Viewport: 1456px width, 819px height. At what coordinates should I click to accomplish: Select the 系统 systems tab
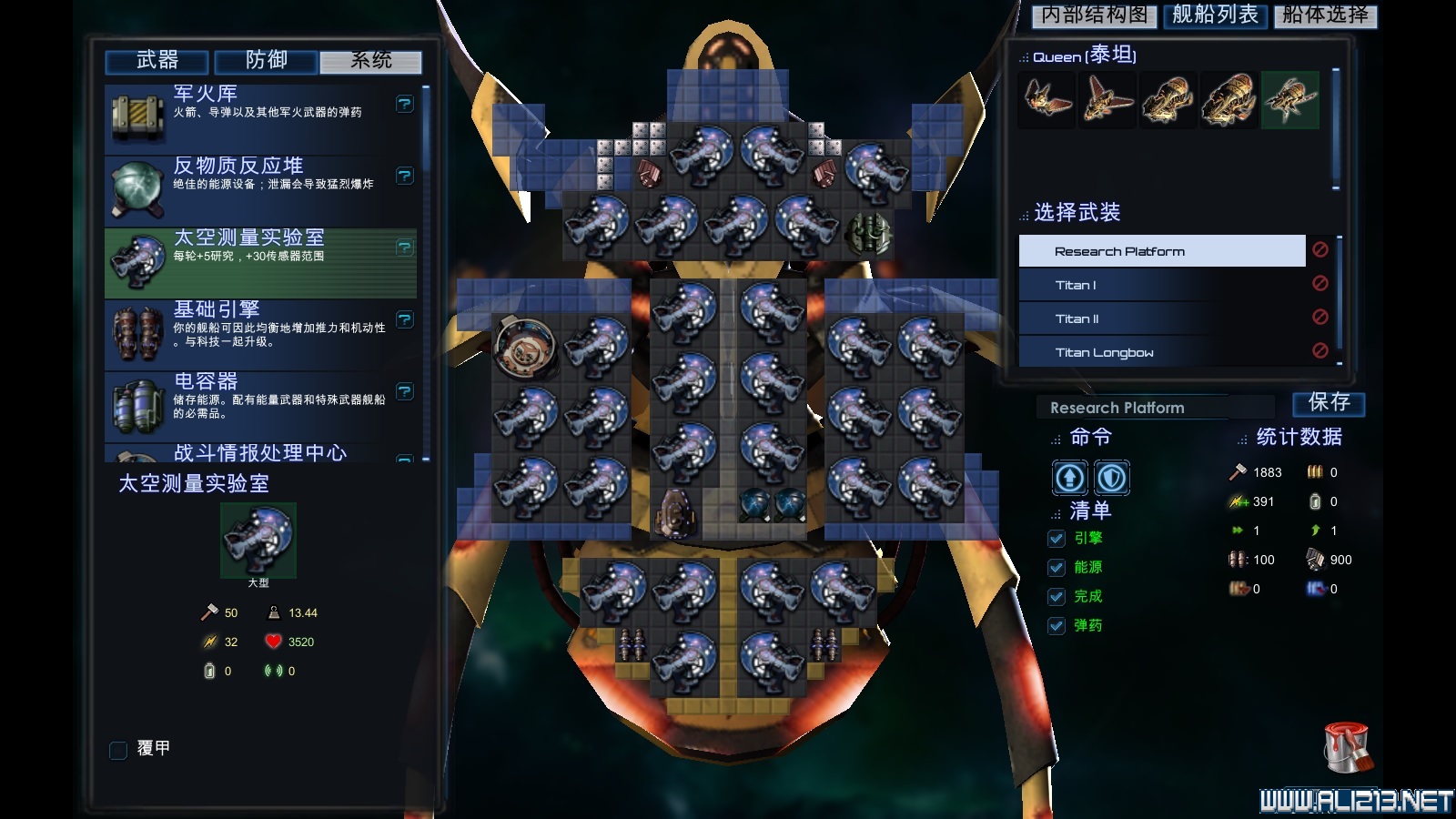[371, 61]
